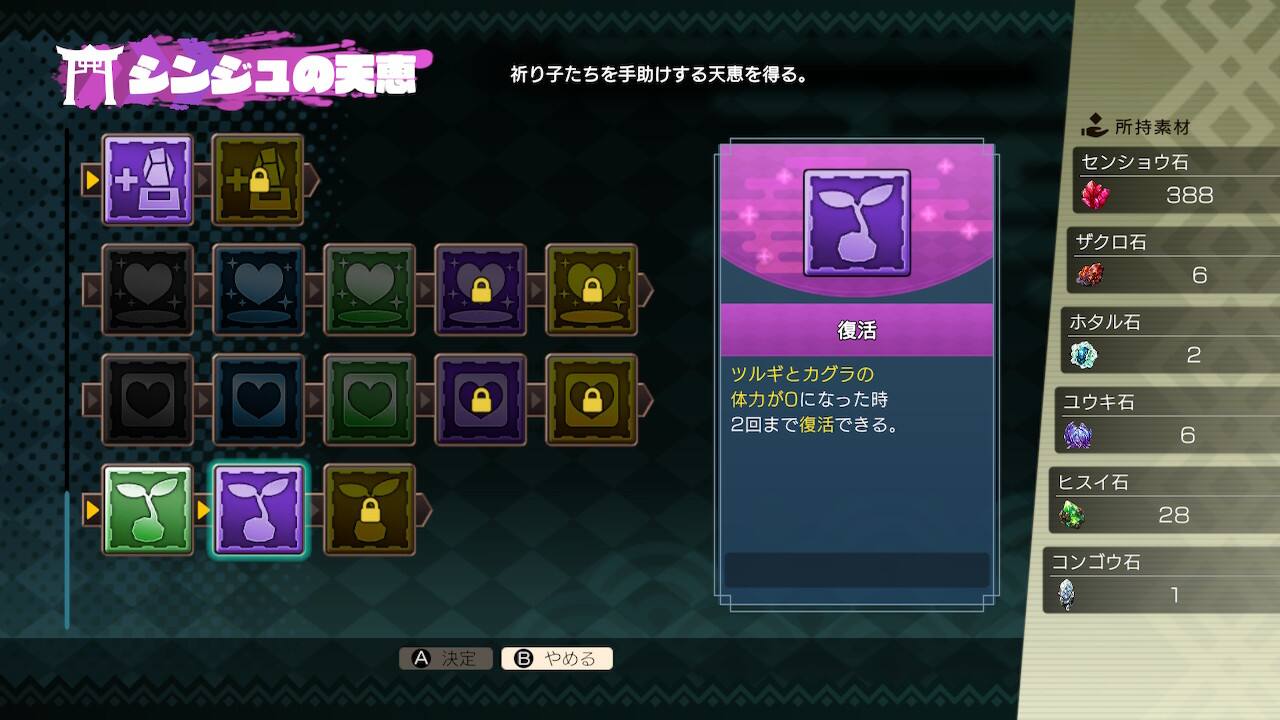Pick the blue framed heart blessing

[258, 400]
